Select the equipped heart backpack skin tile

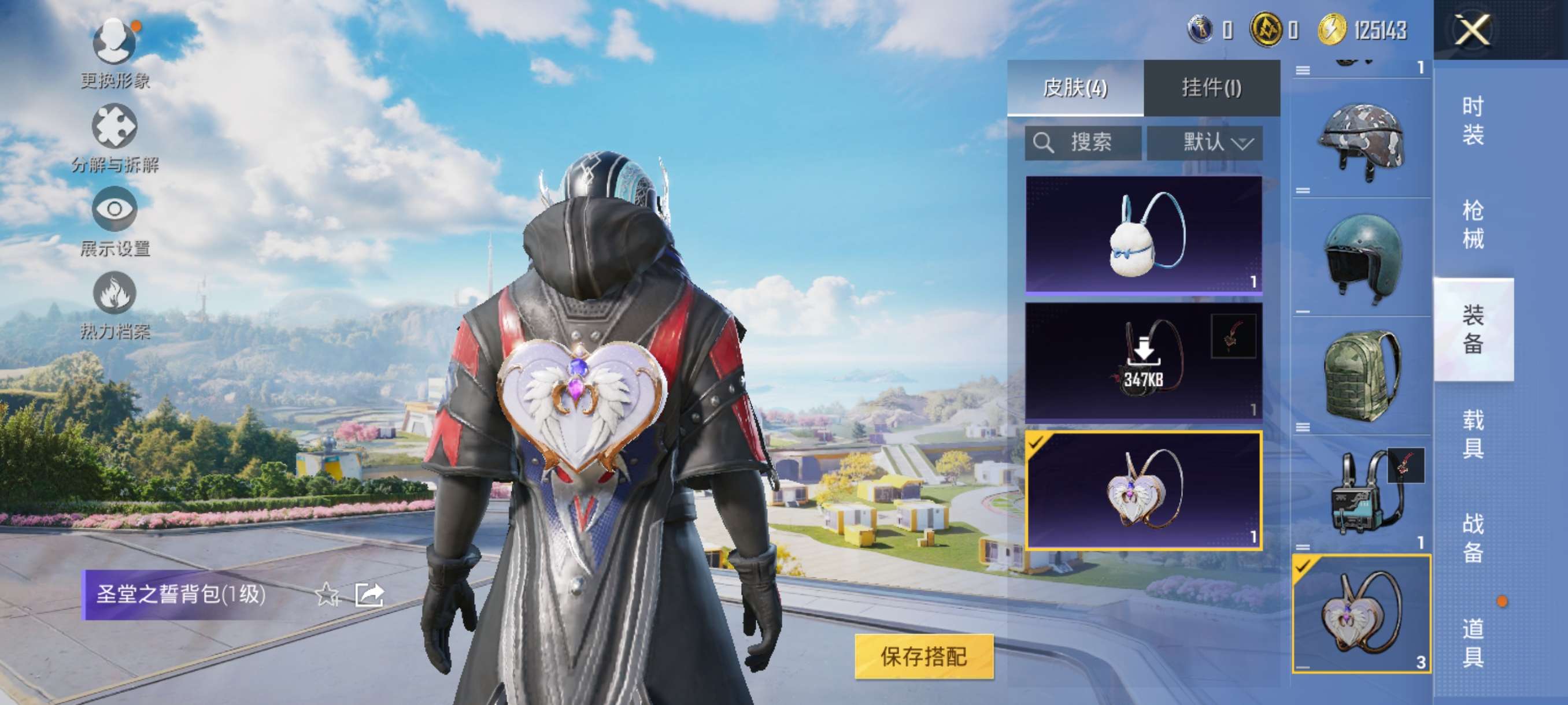tap(1143, 490)
